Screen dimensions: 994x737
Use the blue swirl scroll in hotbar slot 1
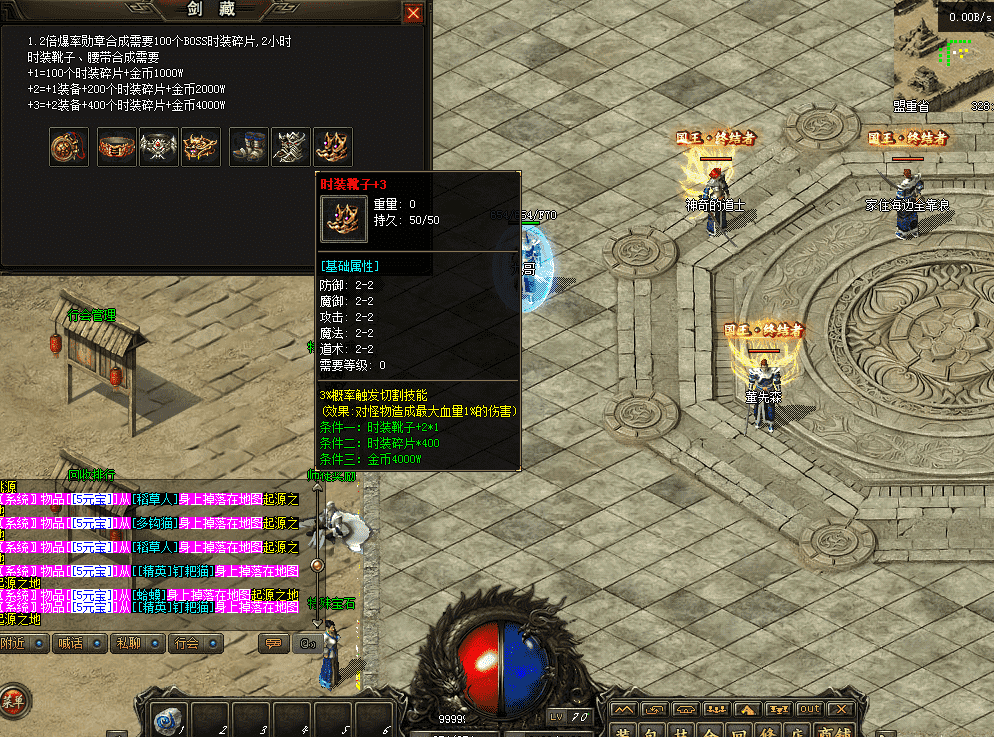[x=169, y=719]
